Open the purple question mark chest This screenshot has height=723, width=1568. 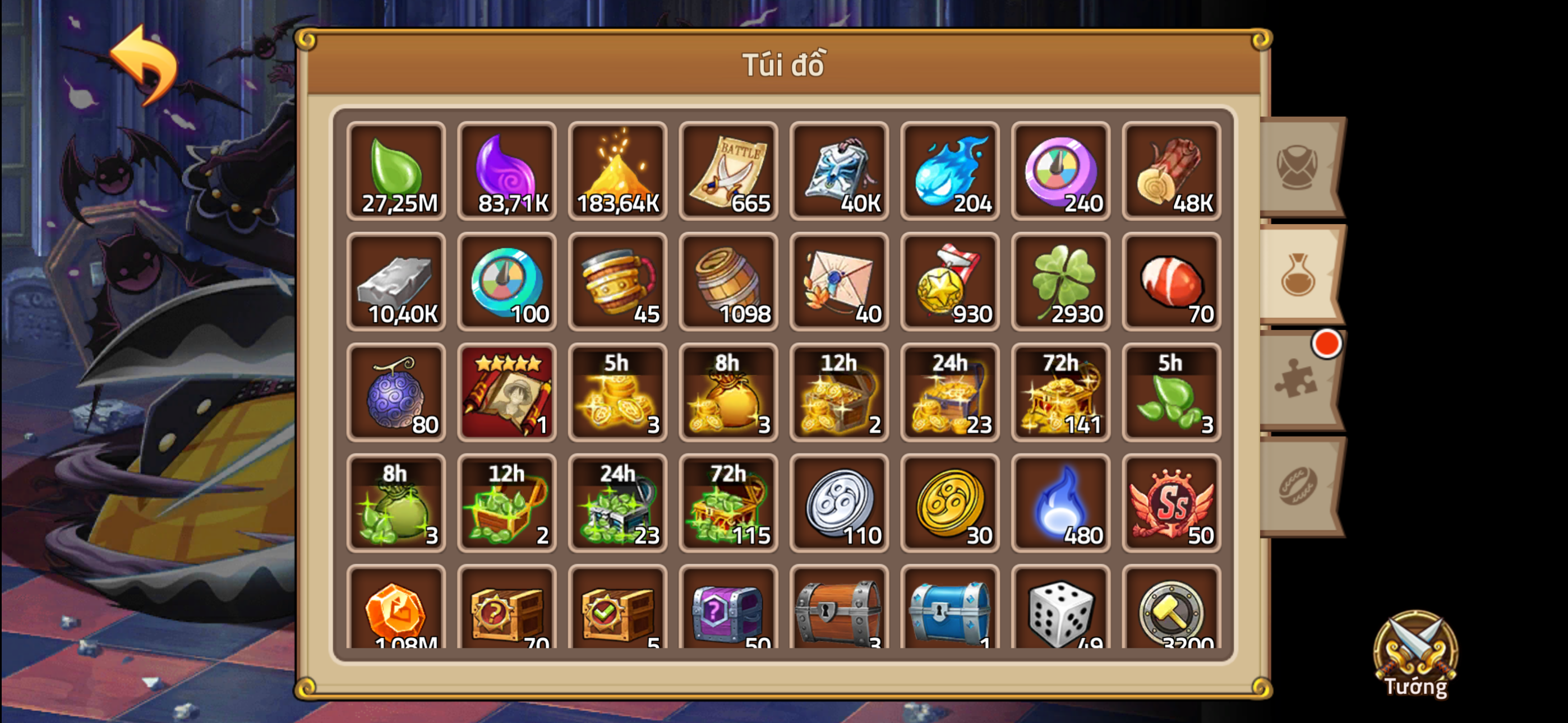[x=728, y=615]
